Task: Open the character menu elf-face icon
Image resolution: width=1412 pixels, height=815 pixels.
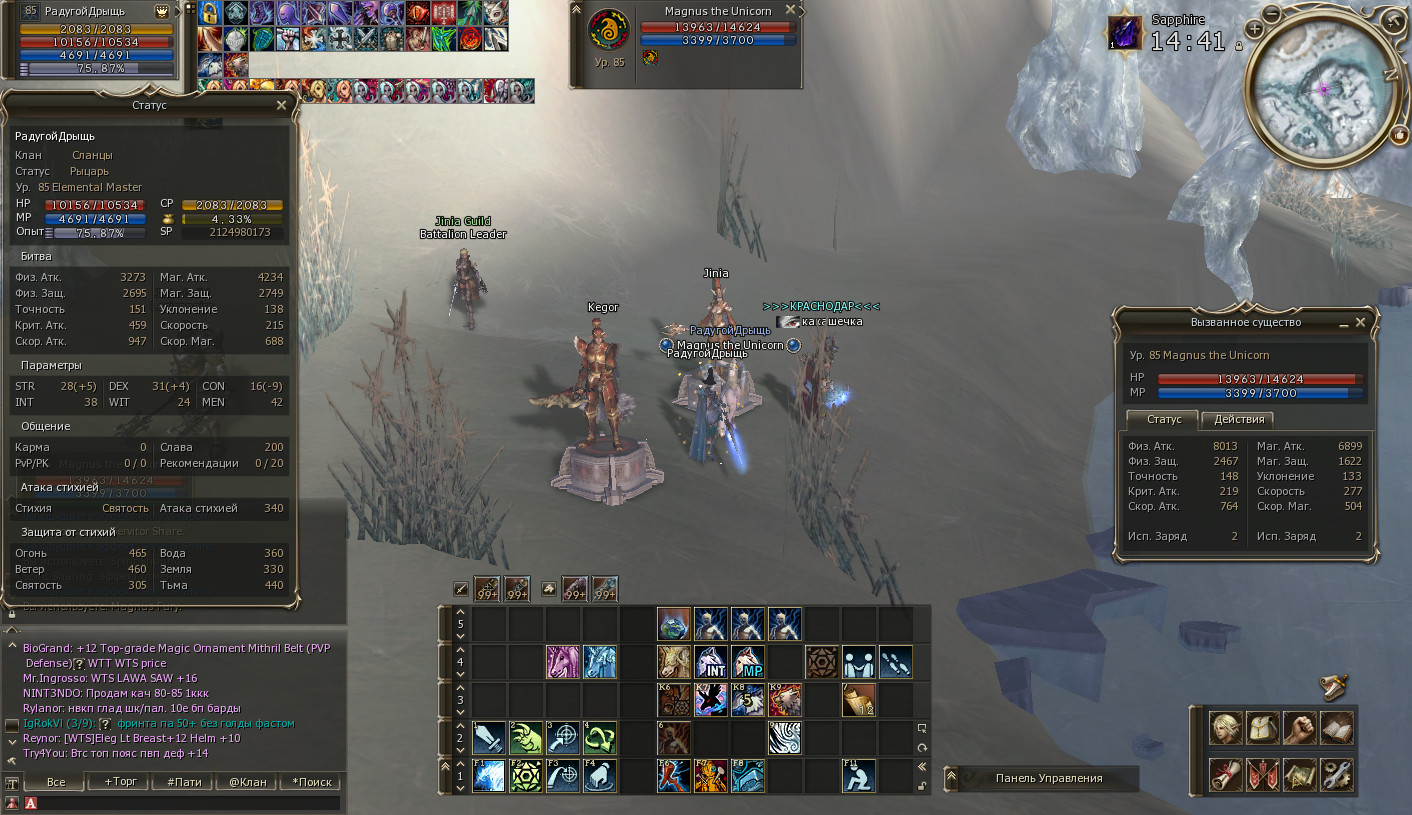Action: (x=1226, y=728)
